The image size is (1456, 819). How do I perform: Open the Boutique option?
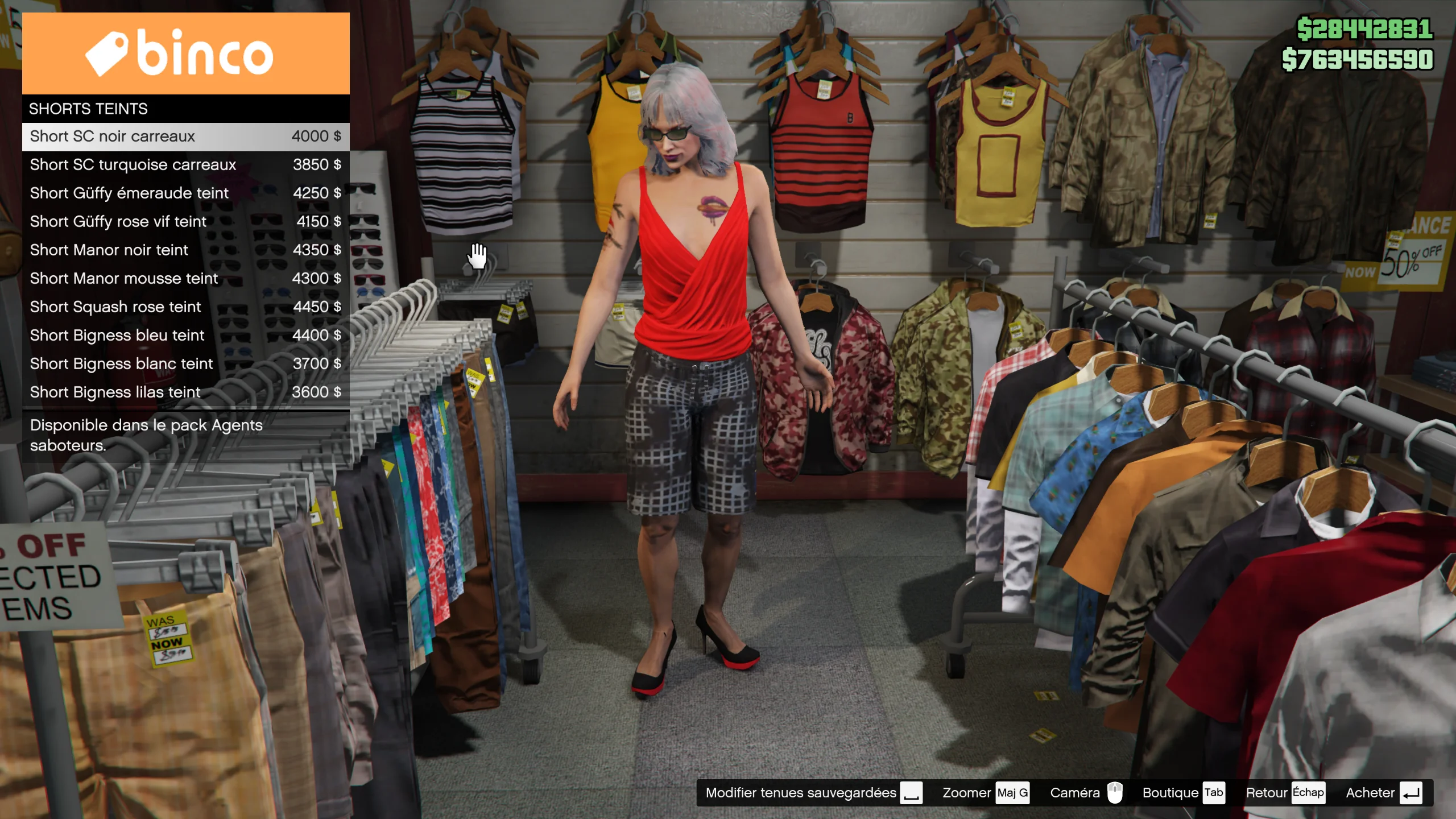pos(1183,793)
